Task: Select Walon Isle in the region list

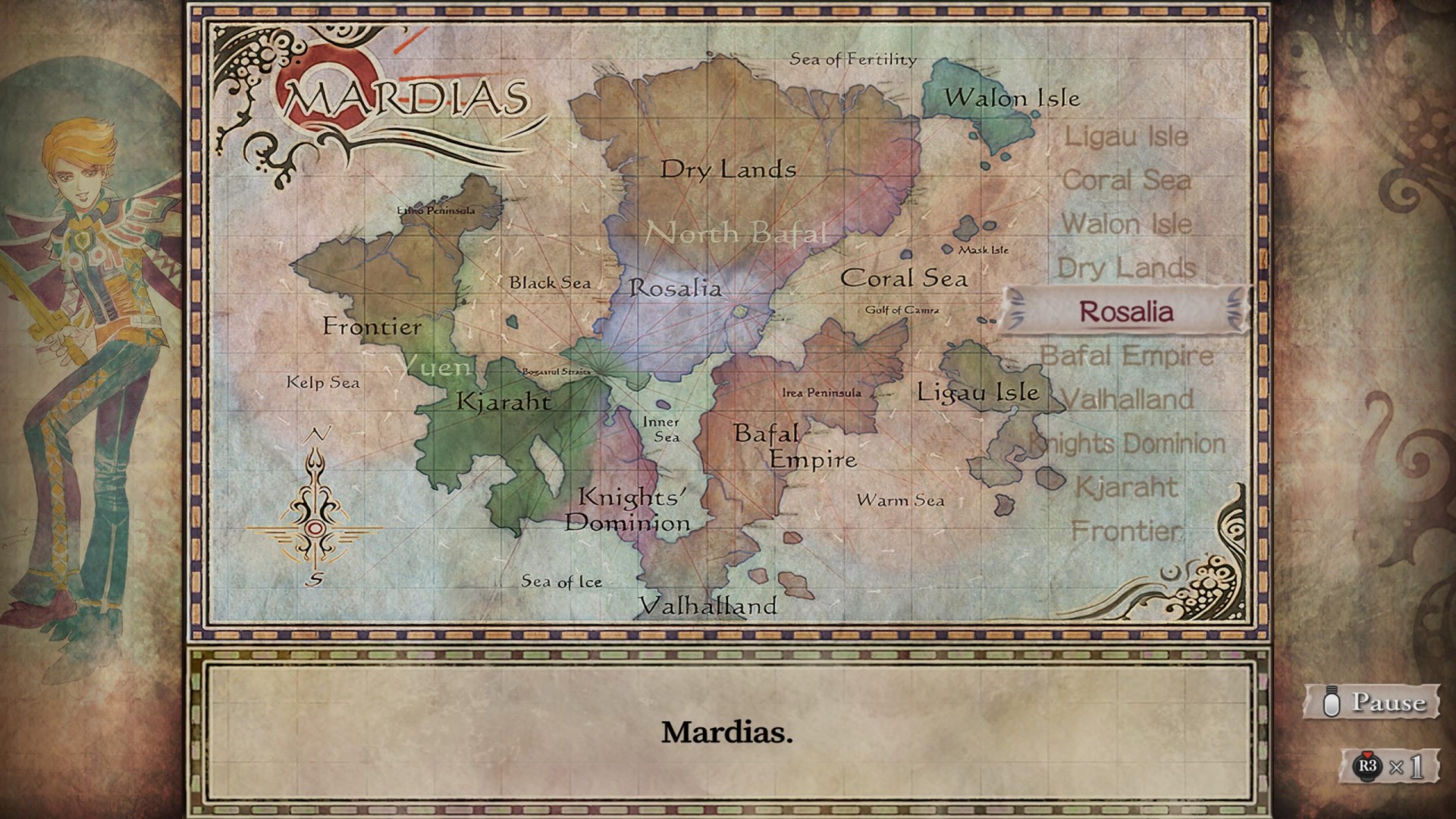Action: [1126, 224]
